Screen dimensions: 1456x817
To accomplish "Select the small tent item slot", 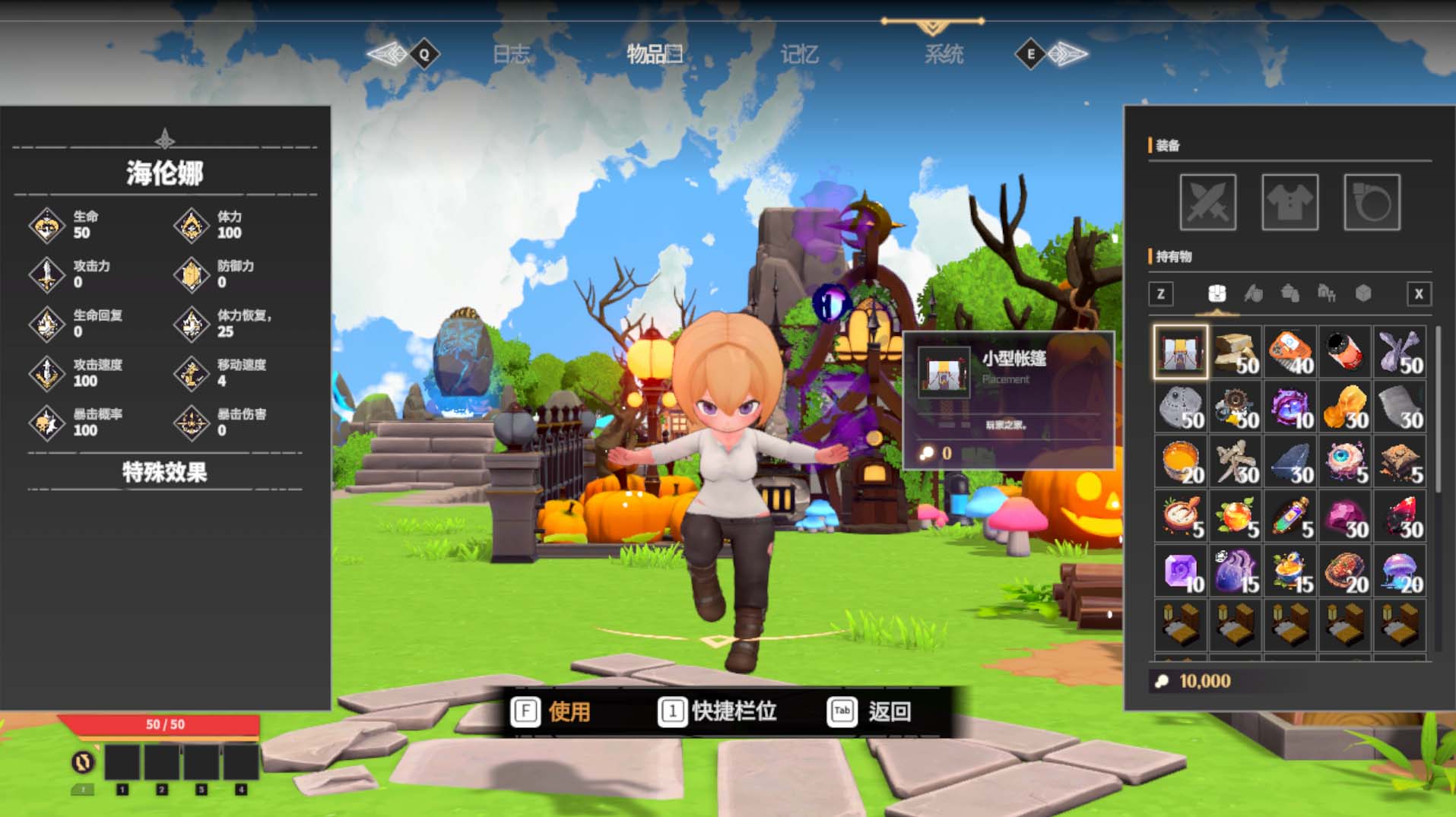I will (x=1180, y=352).
